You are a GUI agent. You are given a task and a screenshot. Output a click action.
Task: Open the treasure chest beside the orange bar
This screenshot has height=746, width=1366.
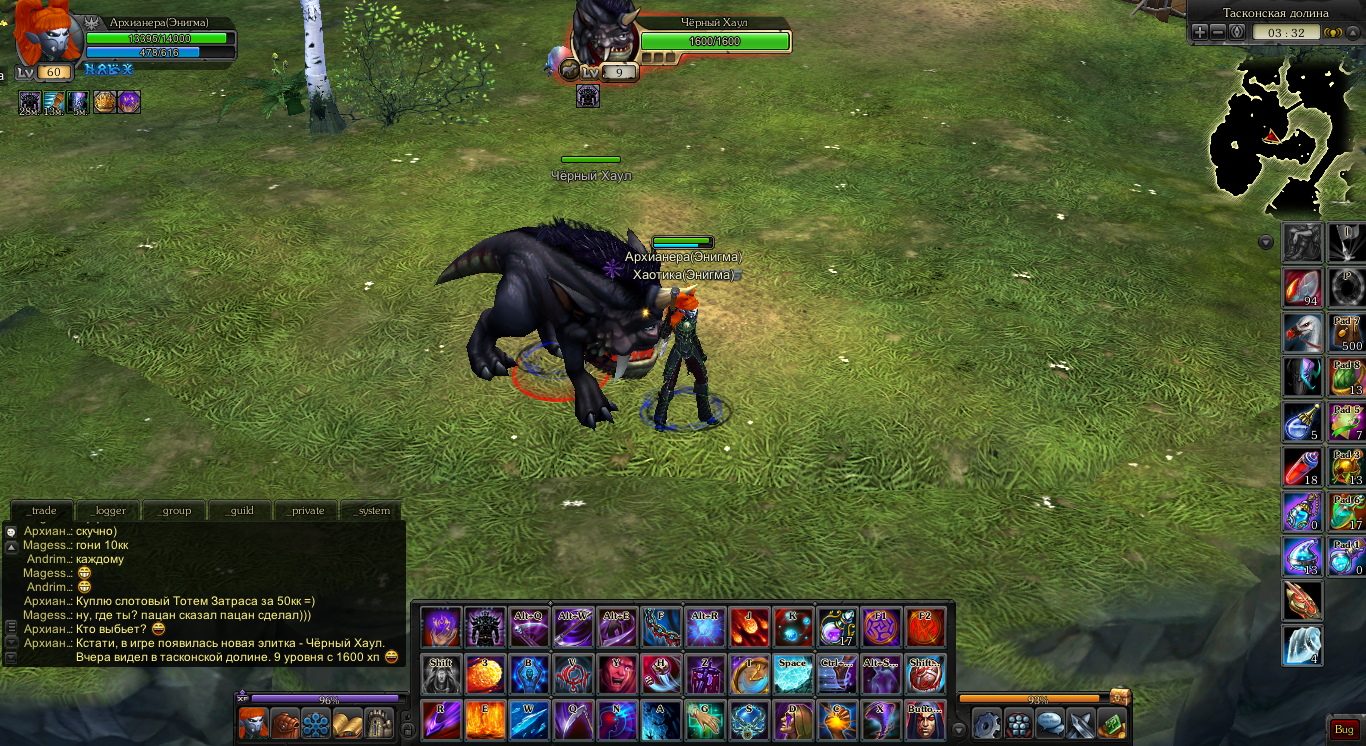coord(1120,697)
